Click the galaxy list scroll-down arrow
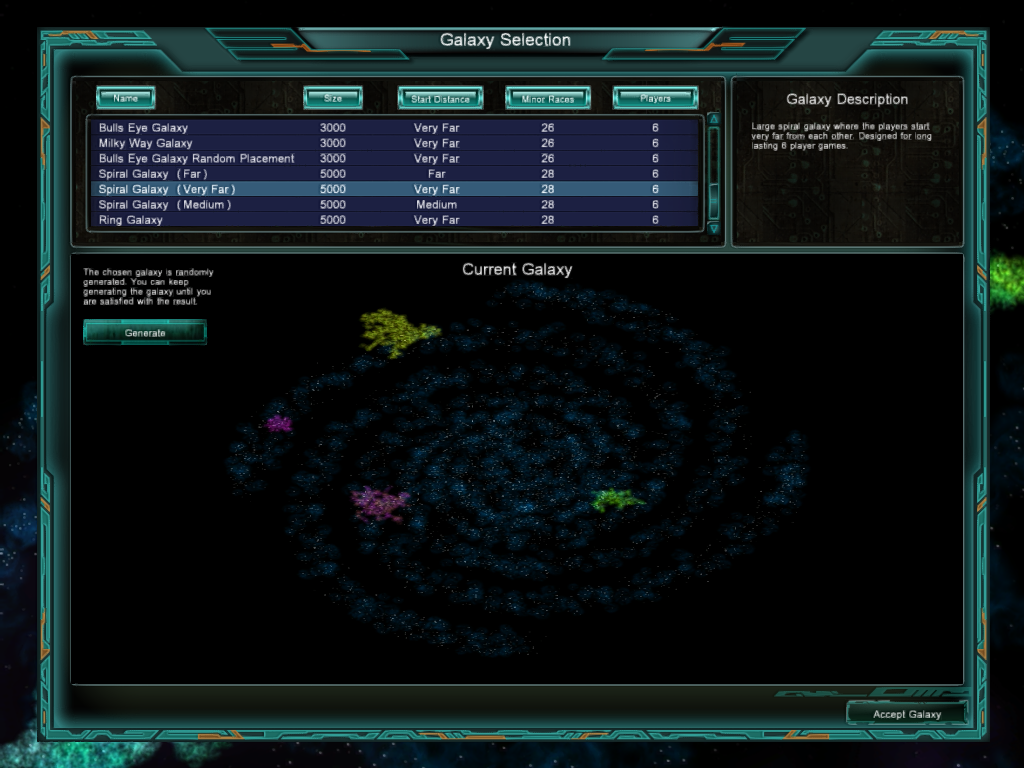The height and width of the screenshot is (768, 1024). click(714, 228)
